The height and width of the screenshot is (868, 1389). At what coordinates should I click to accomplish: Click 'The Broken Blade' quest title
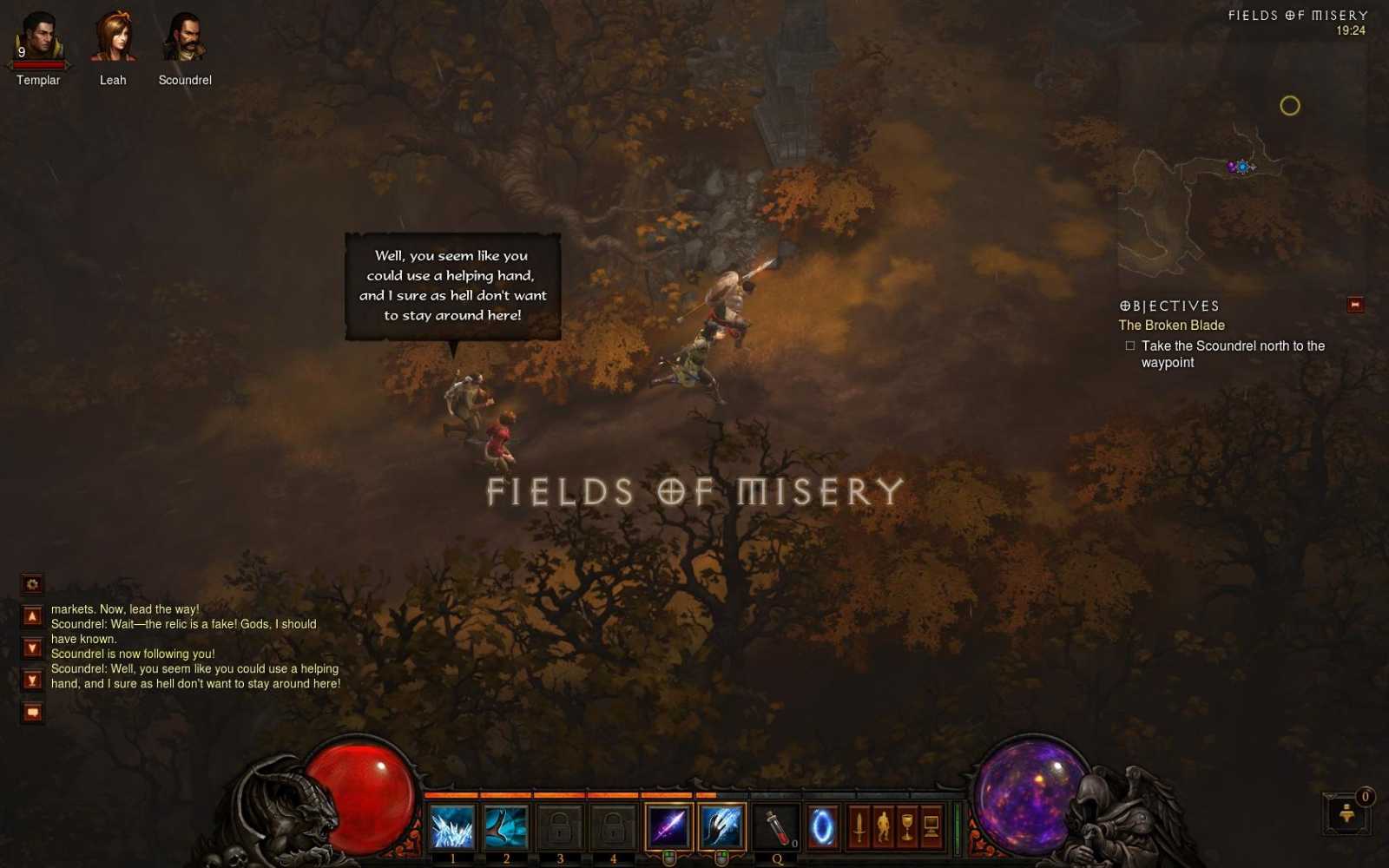click(x=1171, y=325)
